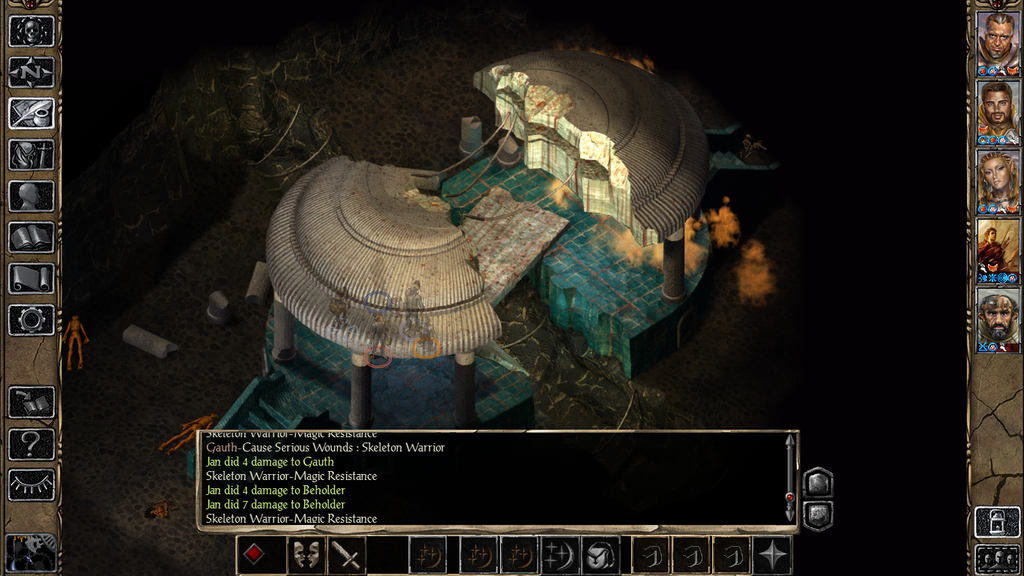
Task: Click the skull icon at top left
Action: [31, 30]
